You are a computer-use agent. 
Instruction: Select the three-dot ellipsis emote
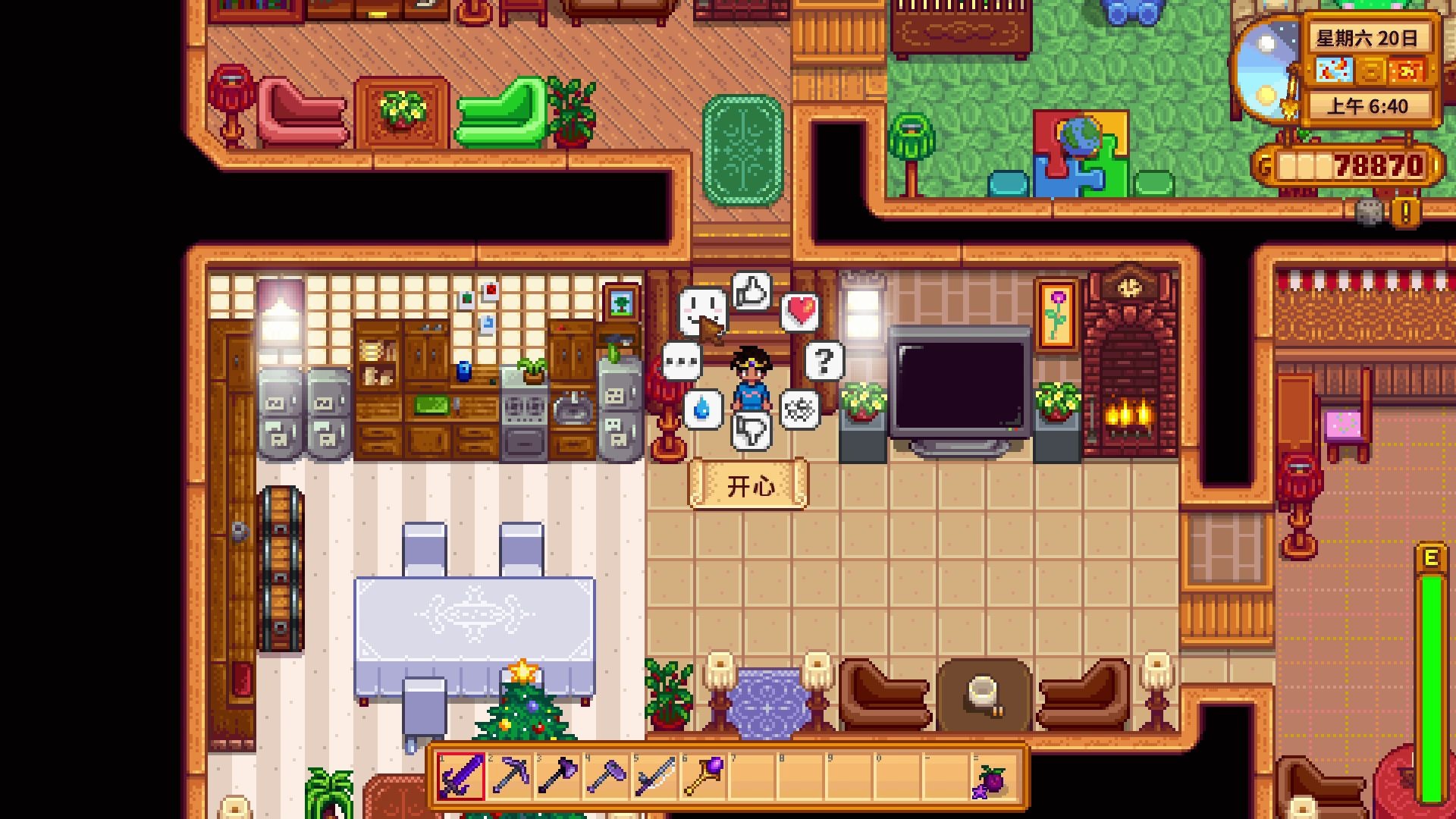coord(681,361)
